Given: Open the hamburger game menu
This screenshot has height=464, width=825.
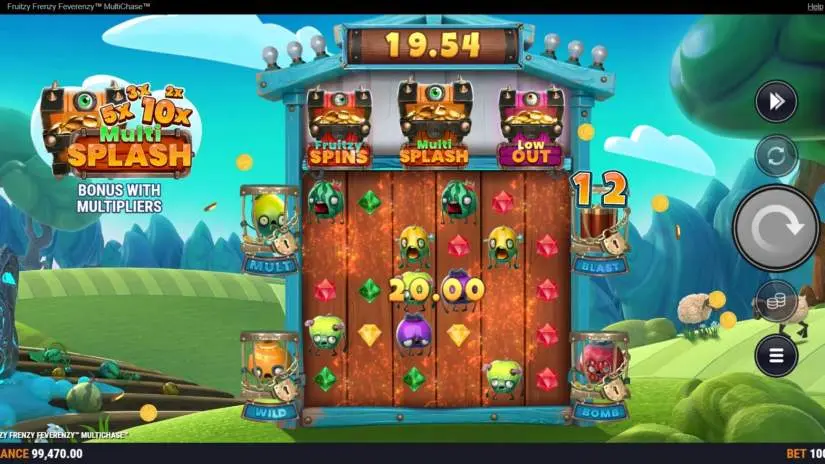Looking at the screenshot, I should coord(776,354).
